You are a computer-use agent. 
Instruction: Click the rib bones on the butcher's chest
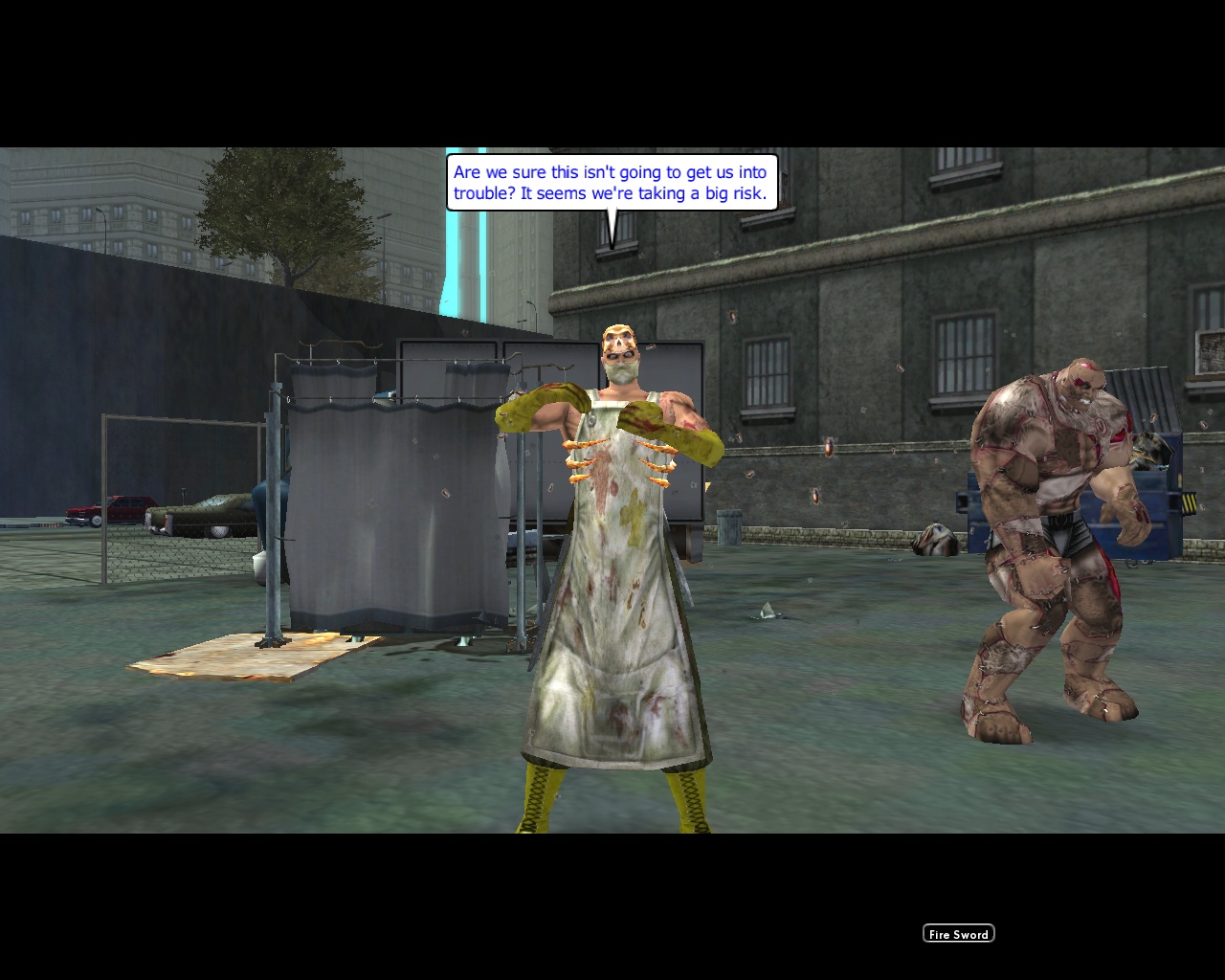(622, 459)
